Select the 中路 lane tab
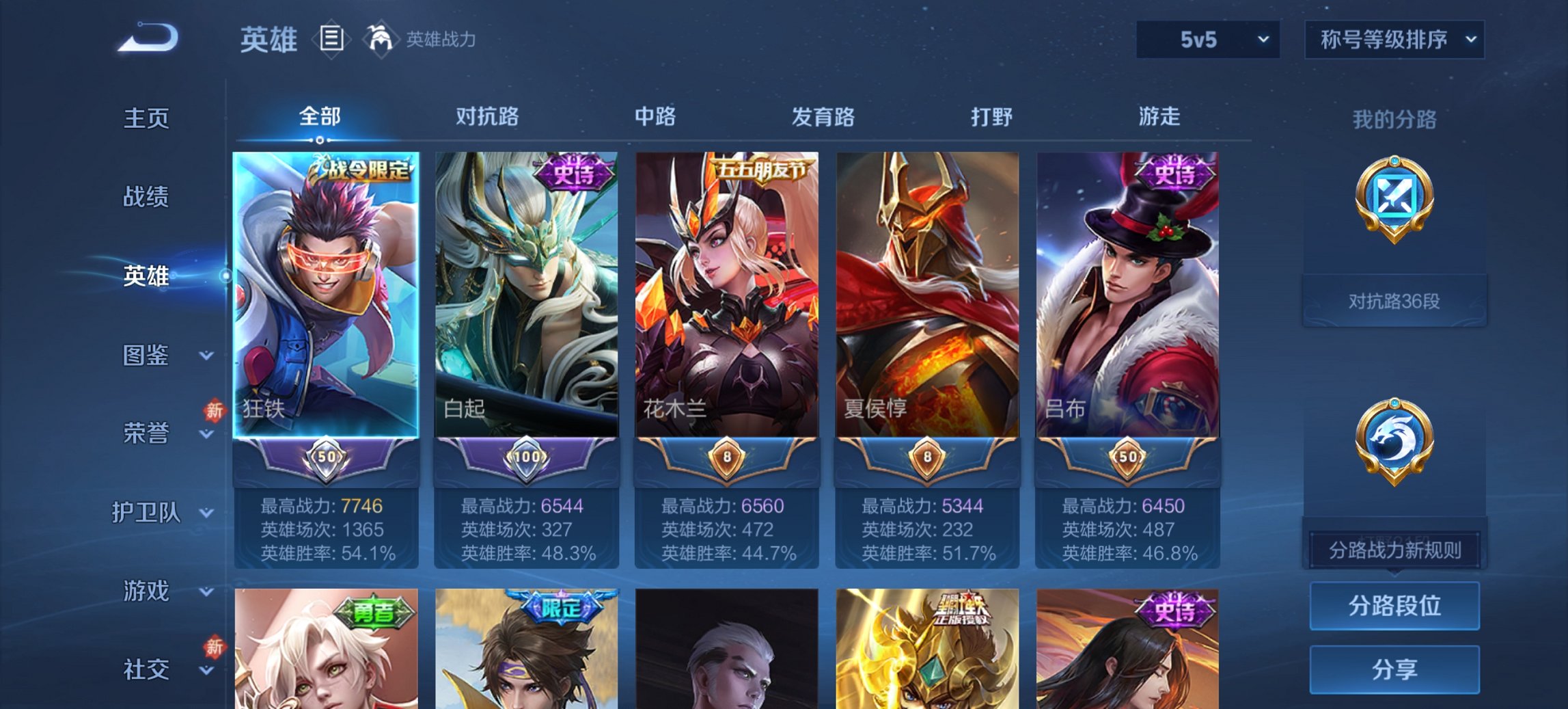The height and width of the screenshot is (709, 1568). point(654,118)
